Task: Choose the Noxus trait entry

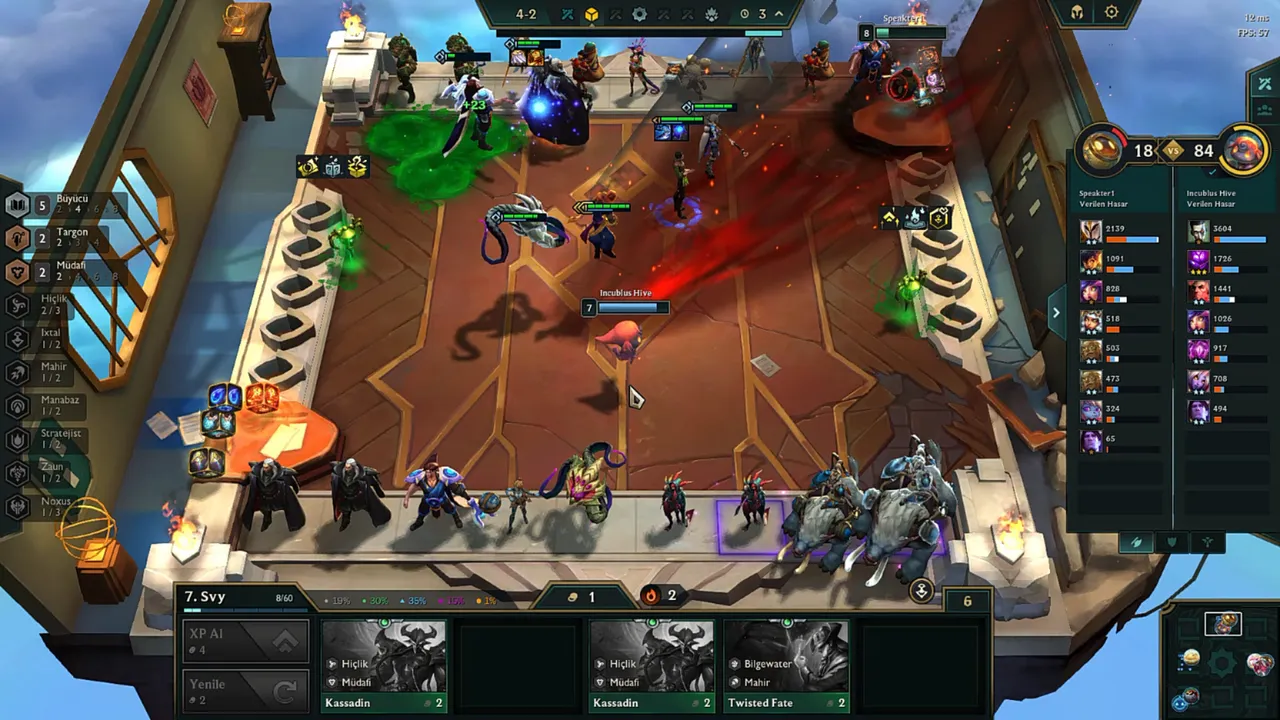Action: point(46,507)
